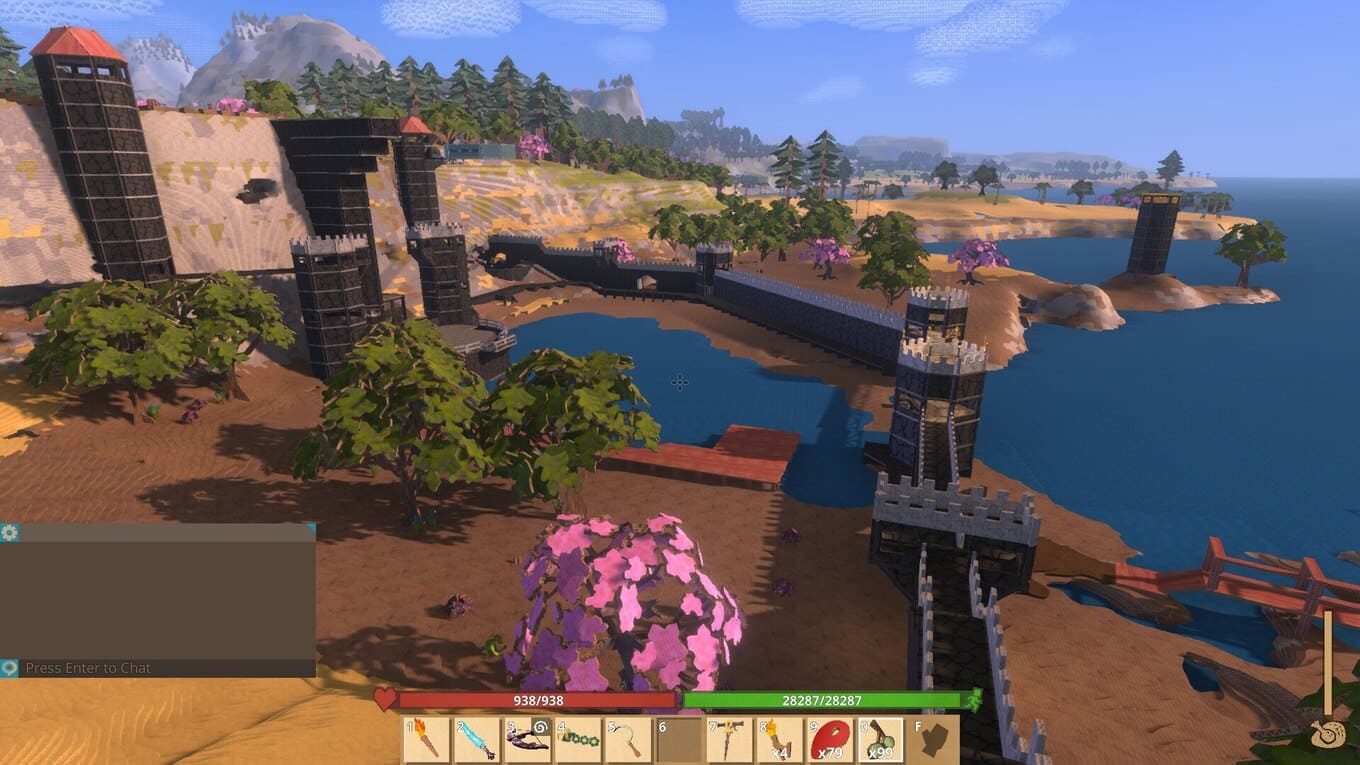This screenshot has height=765, width=1360.
Task: Click the speech bubble chat icon
Action: pyautogui.click(x=9, y=668)
